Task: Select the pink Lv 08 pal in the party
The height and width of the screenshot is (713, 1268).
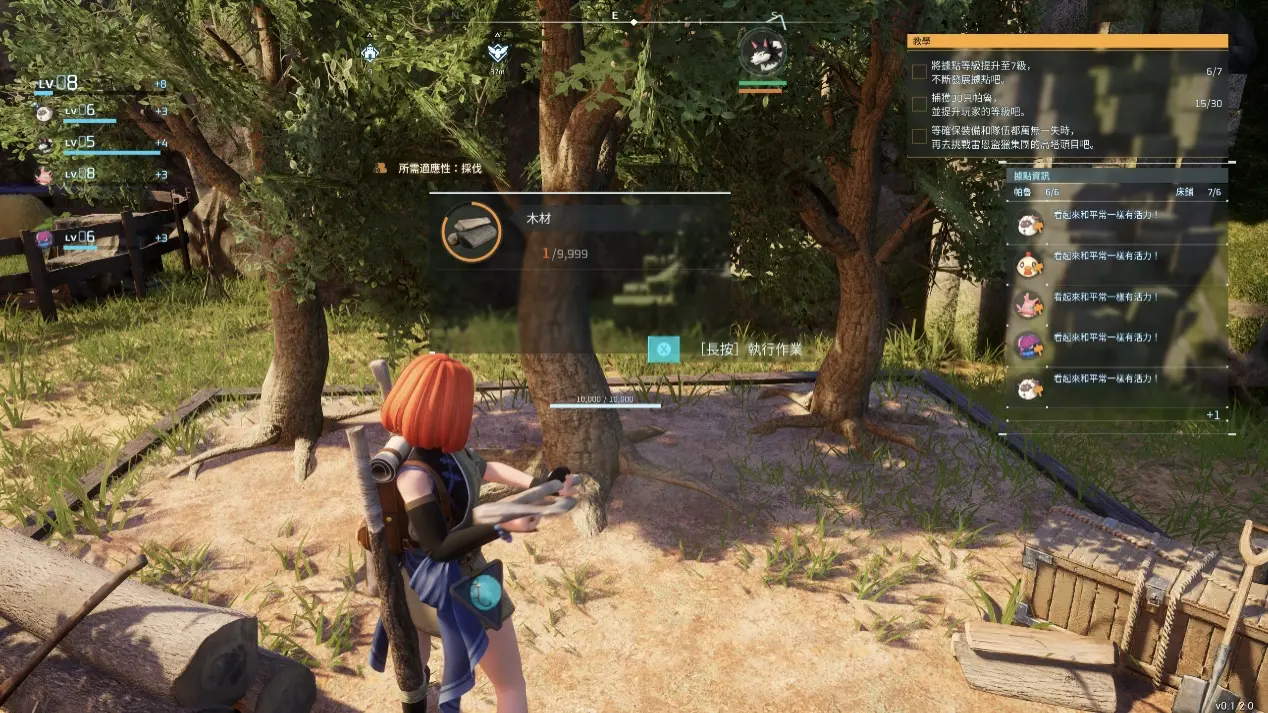Action: 44,175
